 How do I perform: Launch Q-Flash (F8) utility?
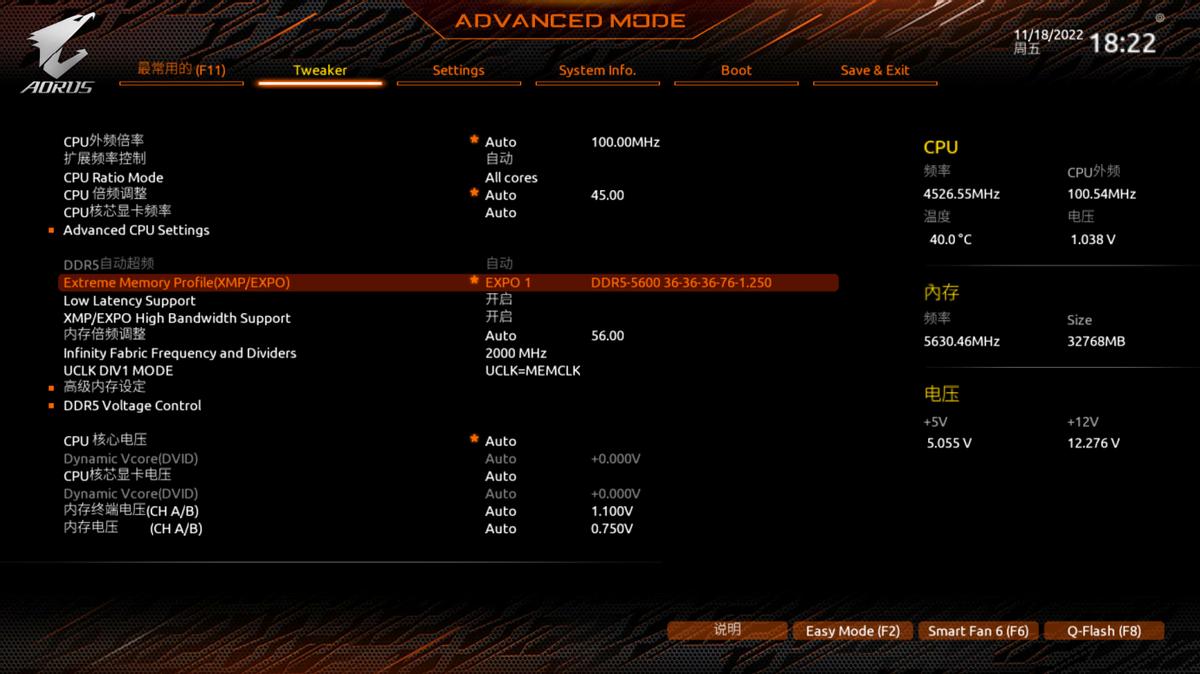click(1104, 631)
